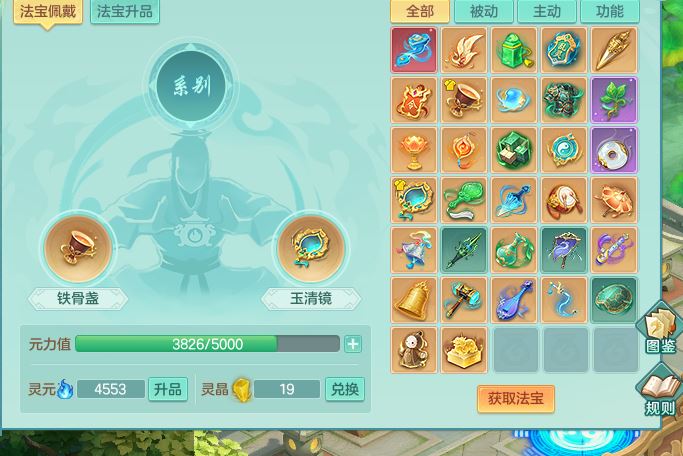This screenshot has height=456, width=683.
Task: Exchange 灵晶 with the 兑换 button
Action: tap(345, 389)
